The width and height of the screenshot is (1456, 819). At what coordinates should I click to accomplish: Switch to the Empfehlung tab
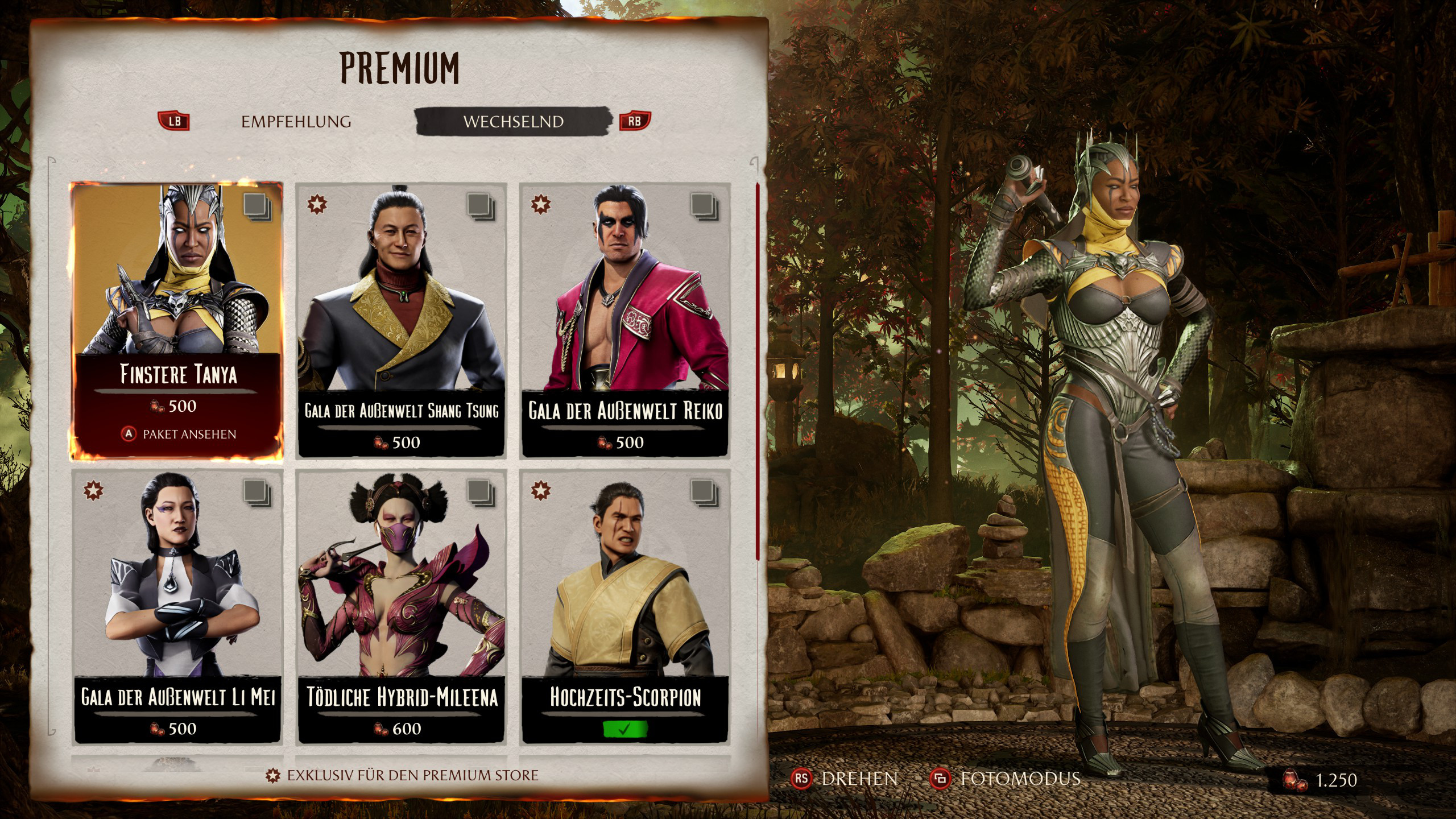(x=296, y=122)
